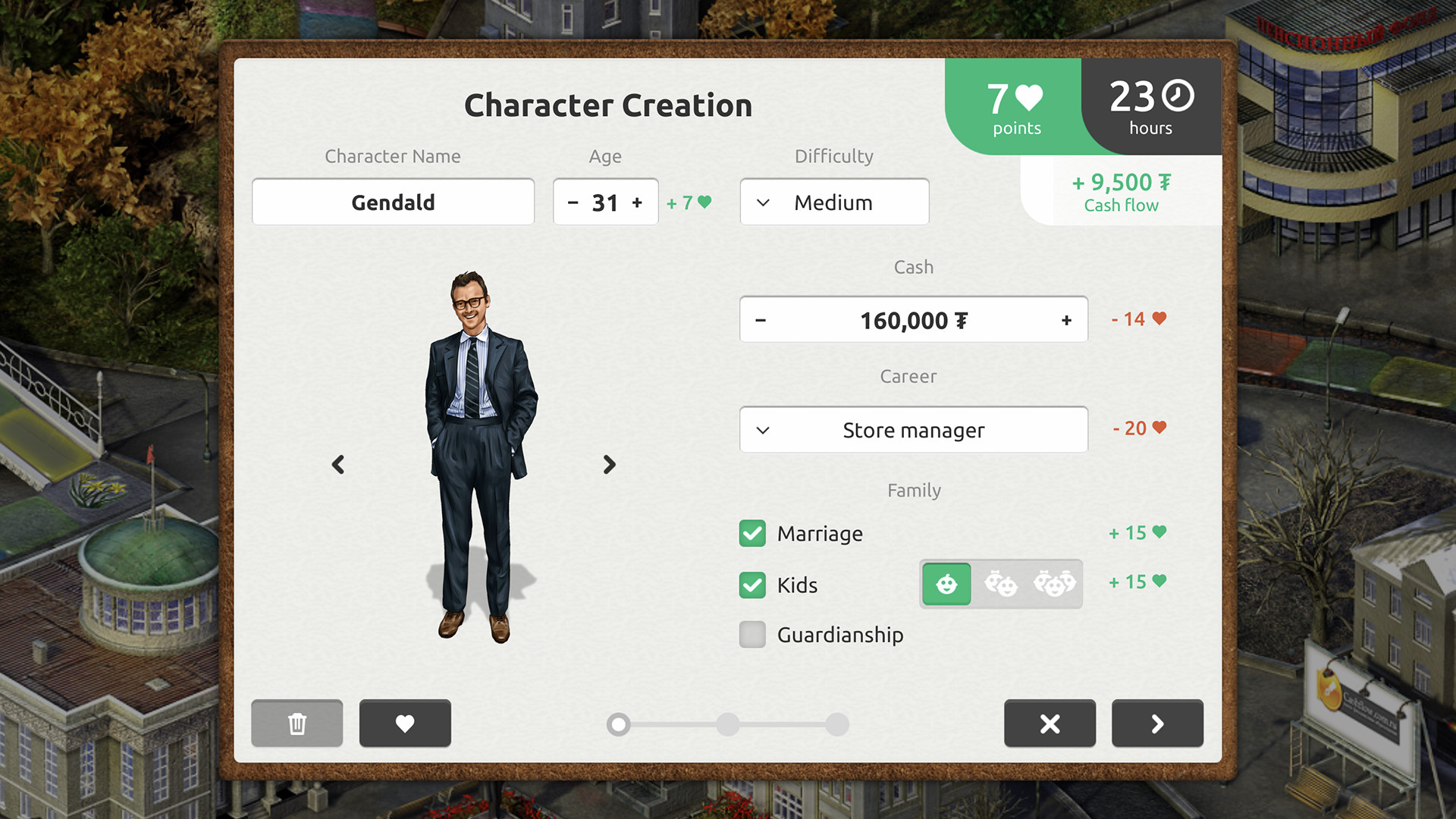1456x819 pixels.
Task: Increase Age using the plus button
Action: click(638, 202)
